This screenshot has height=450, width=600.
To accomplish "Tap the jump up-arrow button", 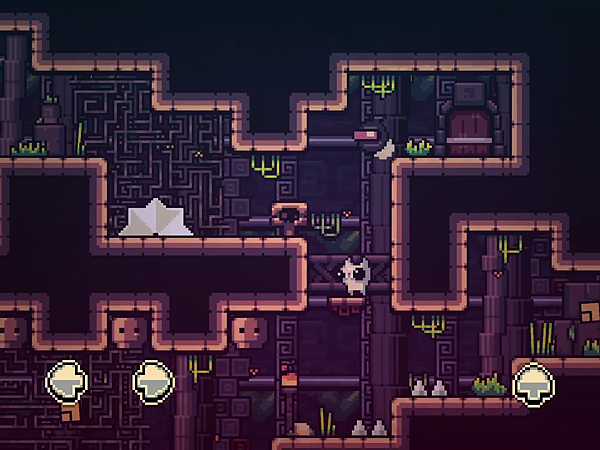I will click(x=534, y=384).
